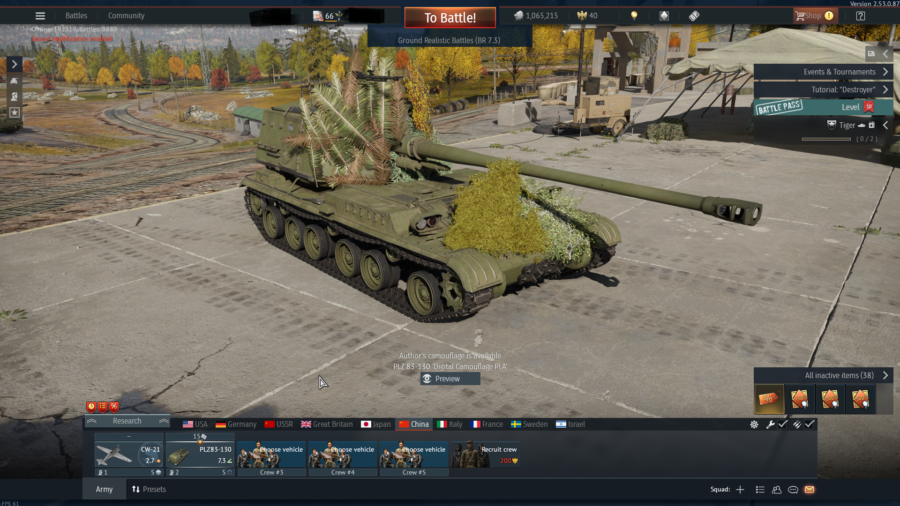Select the CW-21 aircraft crew slot
900x506 pixels.
(129, 455)
